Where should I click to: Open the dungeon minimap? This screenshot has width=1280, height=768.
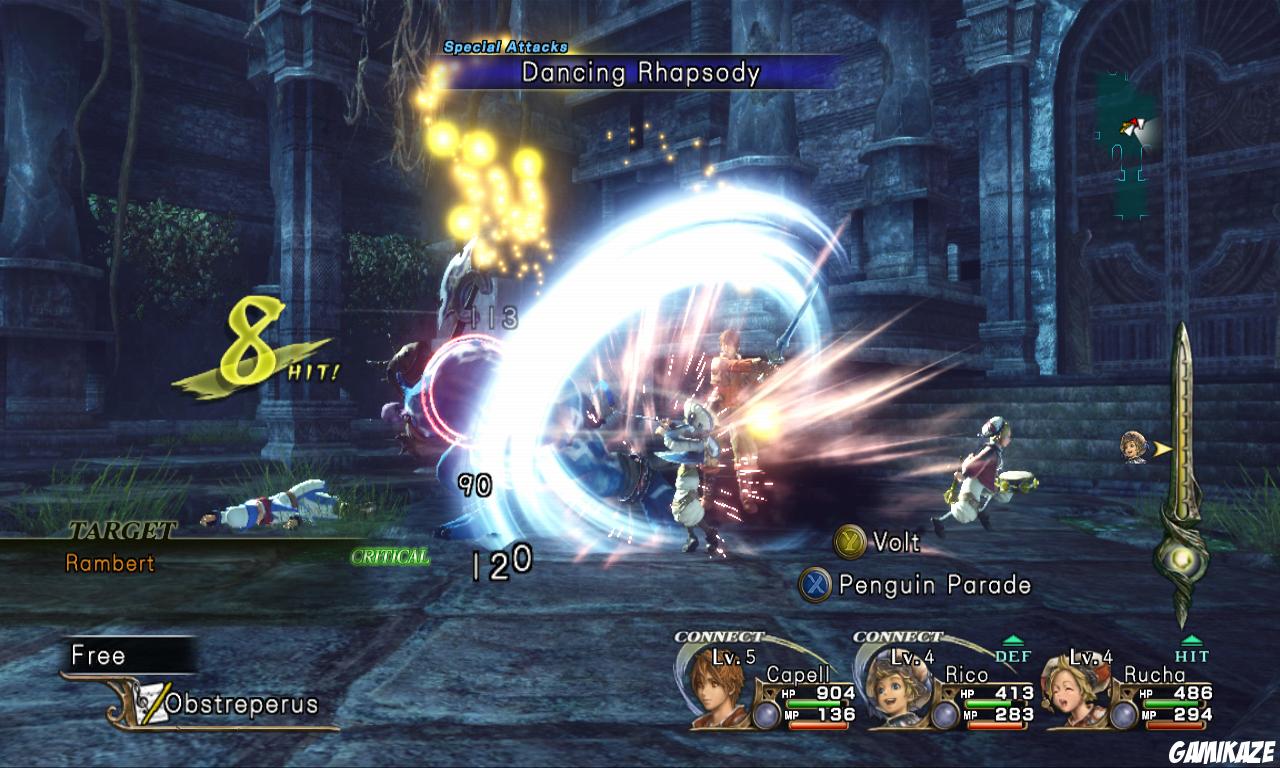point(1124,145)
